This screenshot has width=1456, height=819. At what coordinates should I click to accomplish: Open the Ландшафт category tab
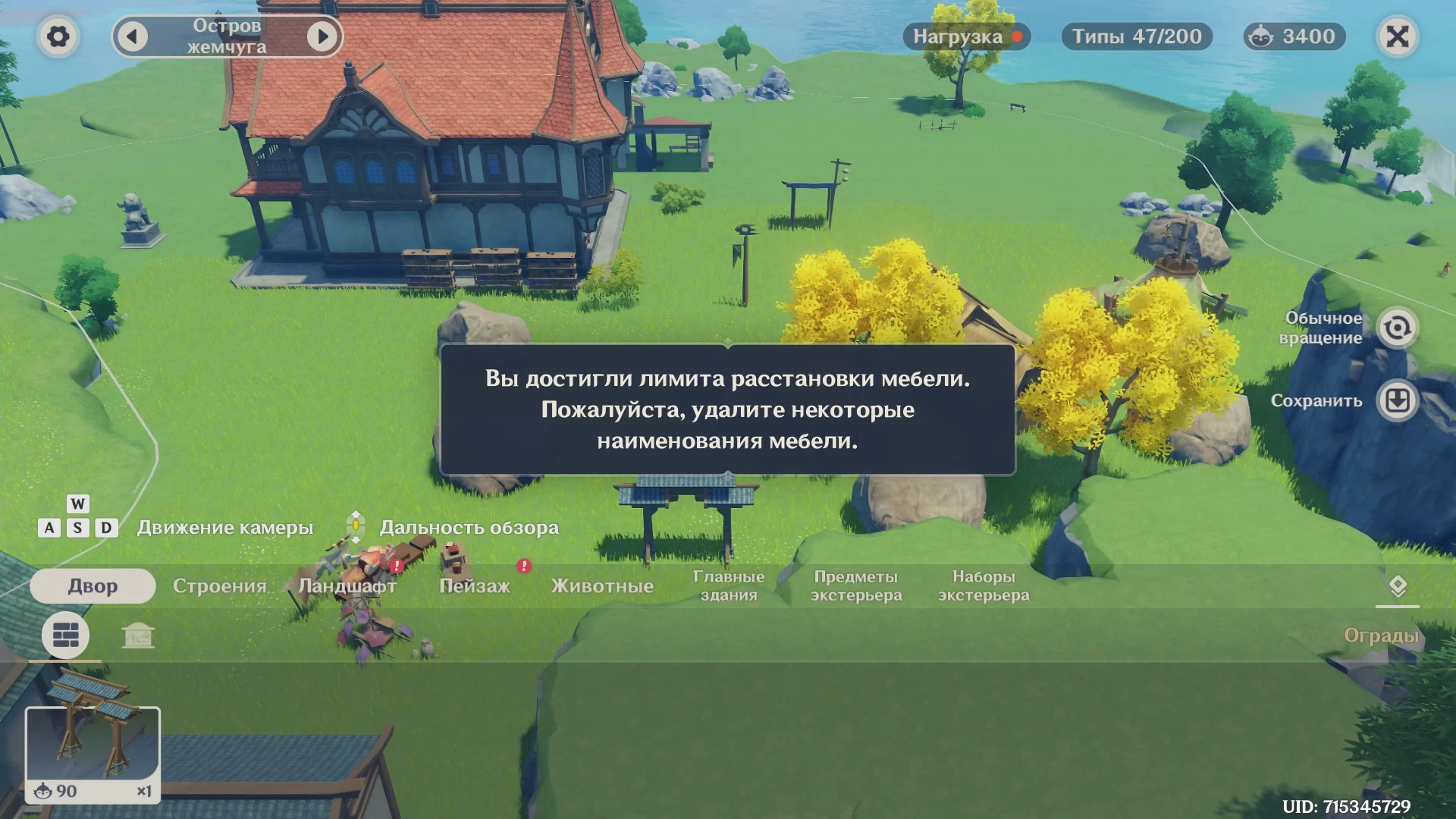[347, 586]
